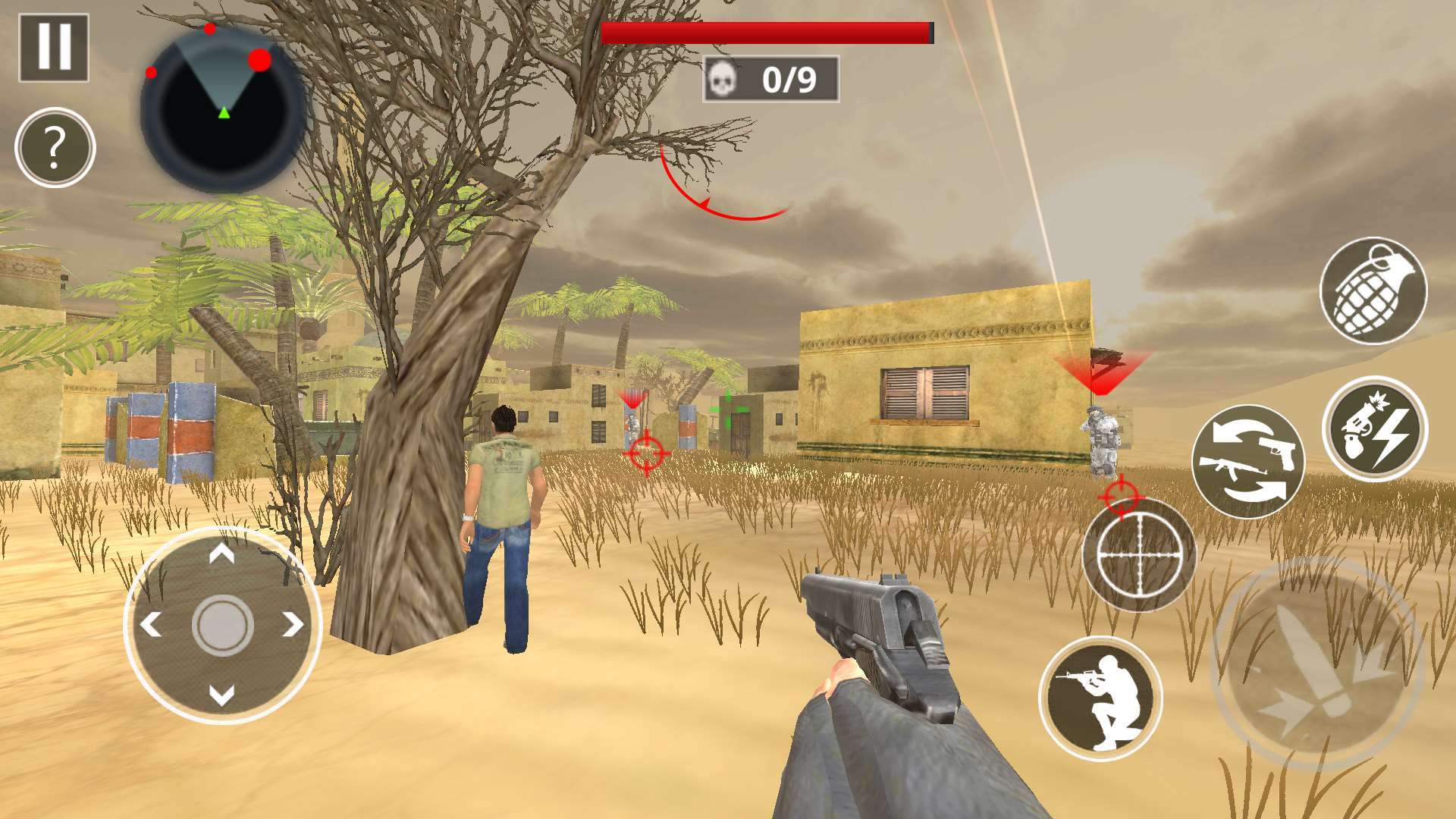Viewport: 1456px width, 819px height.
Task: Open the question mark help button
Action: coord(55,148)
